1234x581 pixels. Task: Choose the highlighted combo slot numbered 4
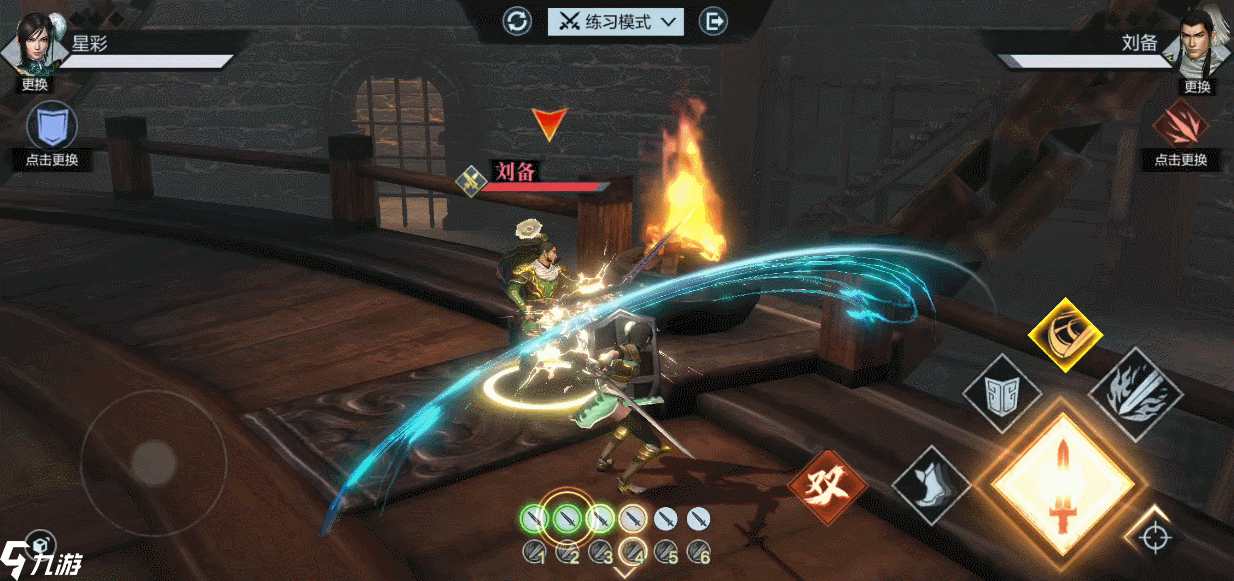click(632, 551)
